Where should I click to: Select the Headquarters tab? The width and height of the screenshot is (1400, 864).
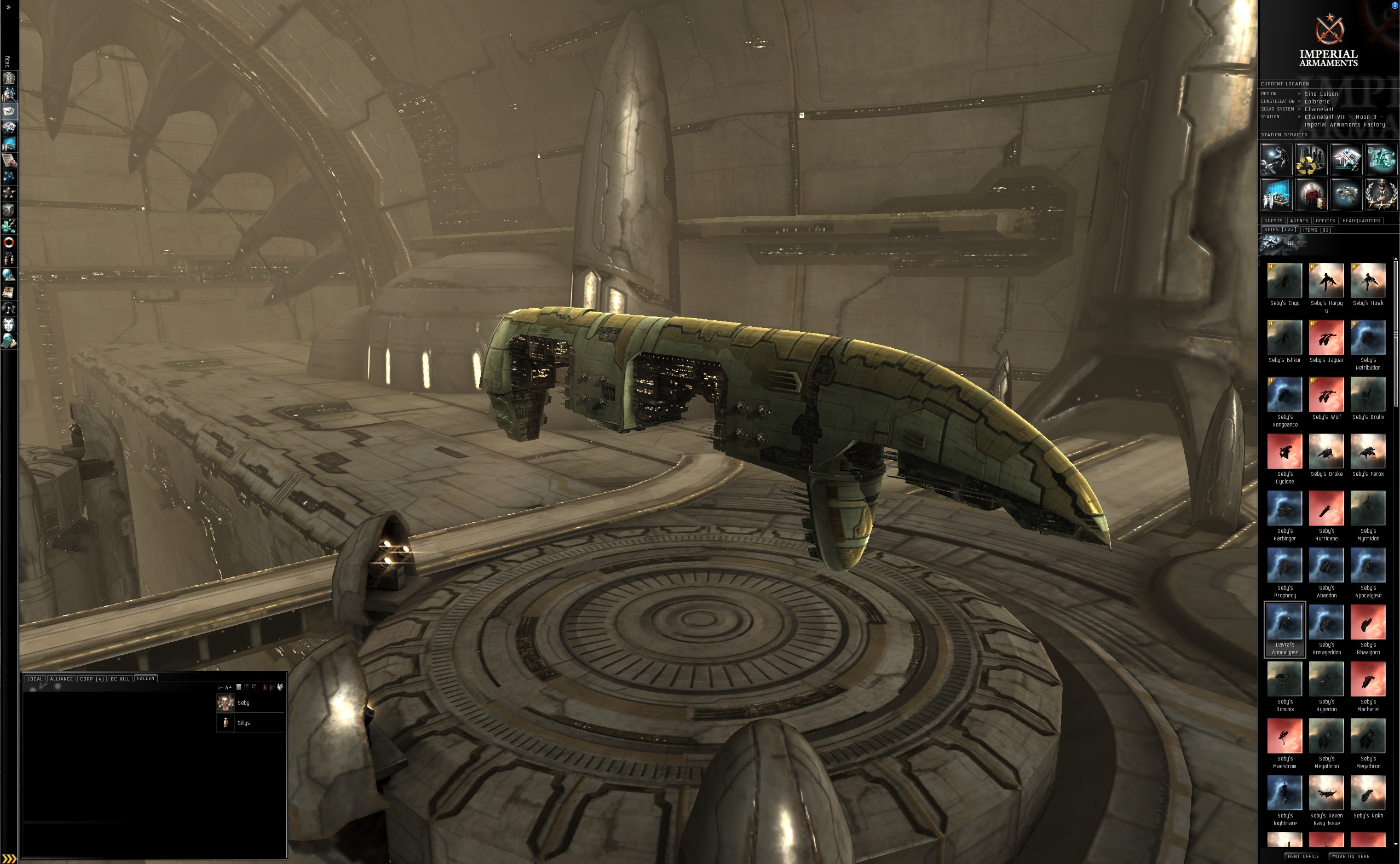coord(1361,221)
